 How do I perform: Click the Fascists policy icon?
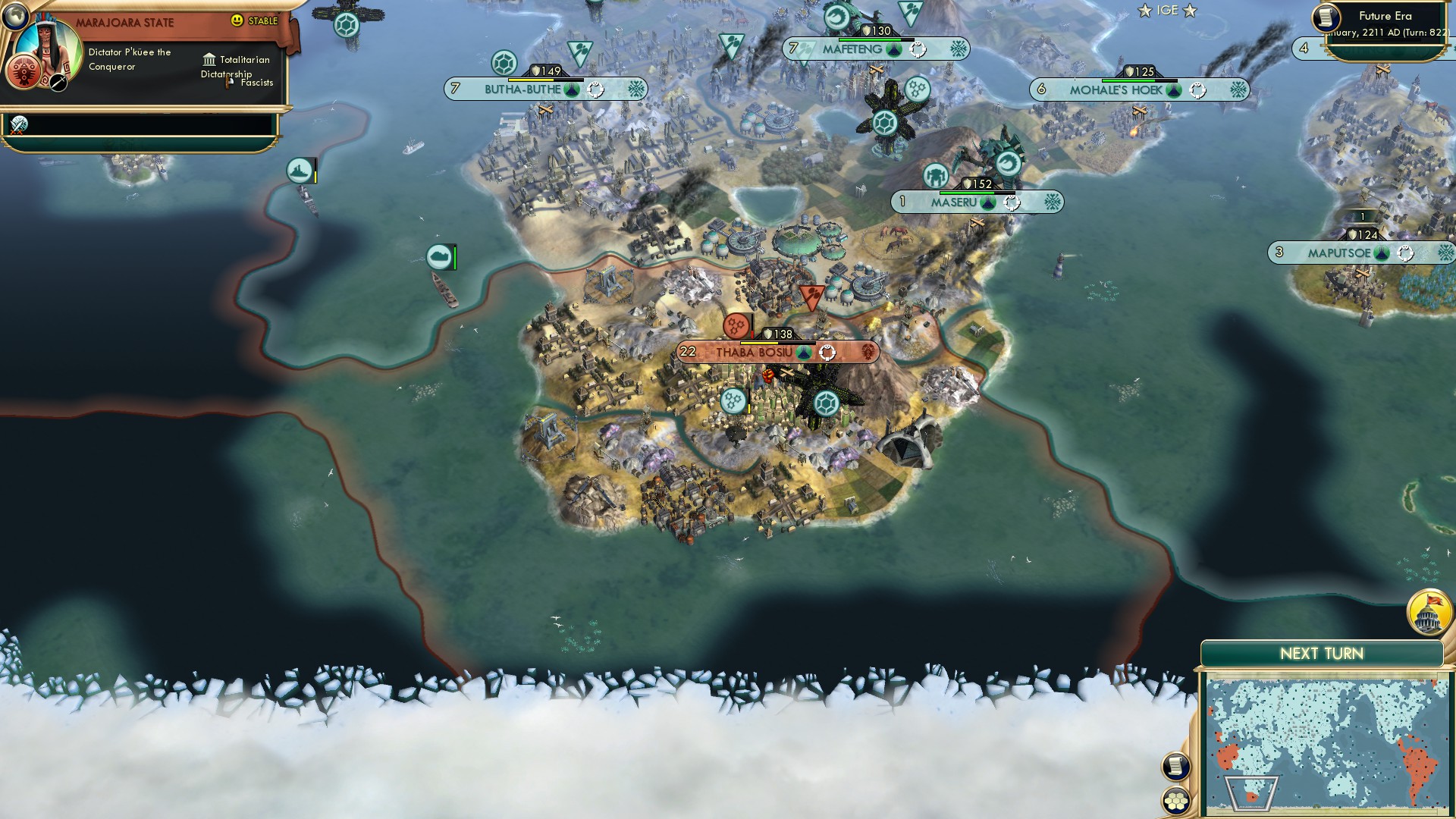click(x=227, y=82)
